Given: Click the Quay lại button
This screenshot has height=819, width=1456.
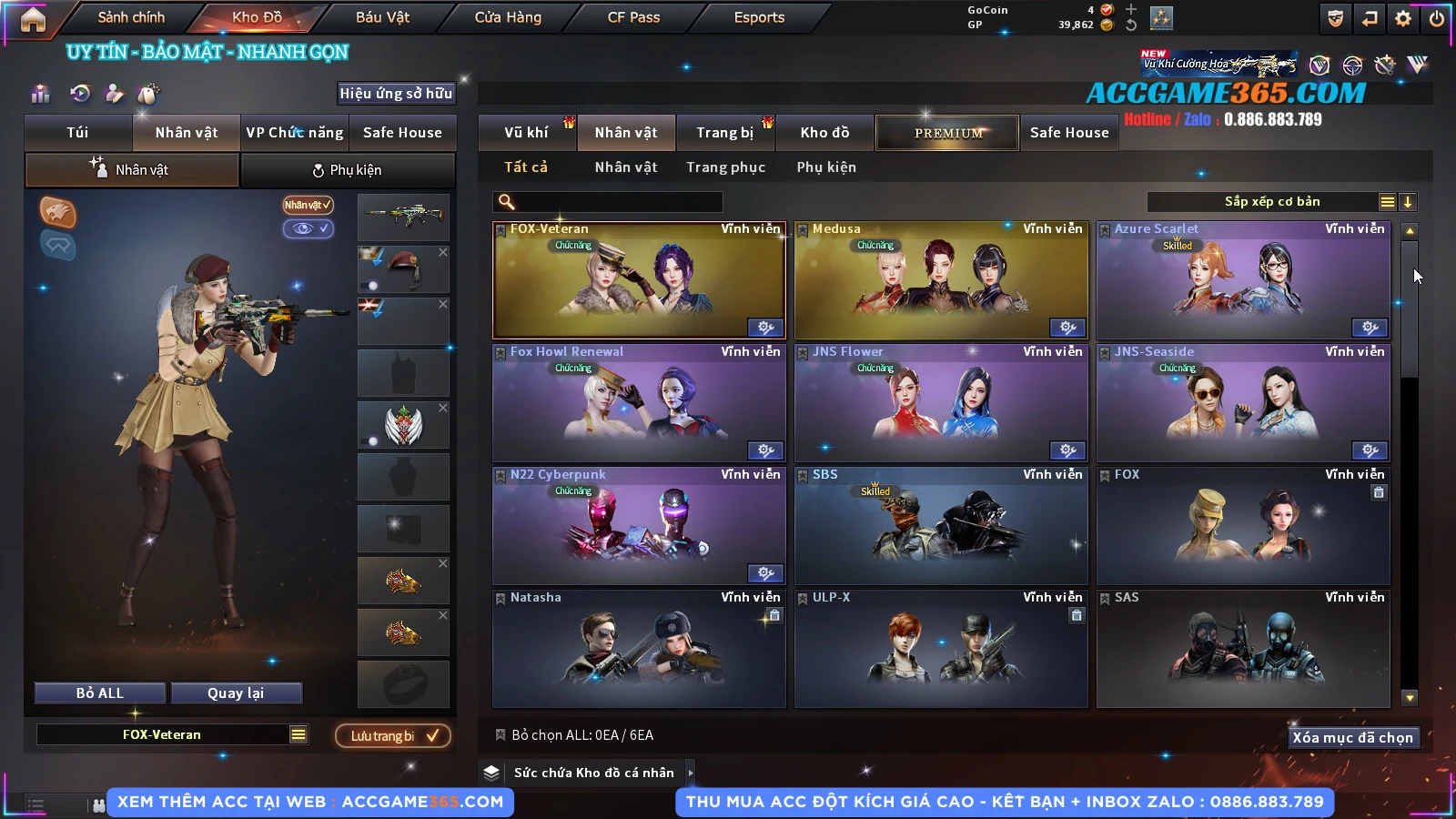Looking at the screenshot, I should (x=236, y=693).
